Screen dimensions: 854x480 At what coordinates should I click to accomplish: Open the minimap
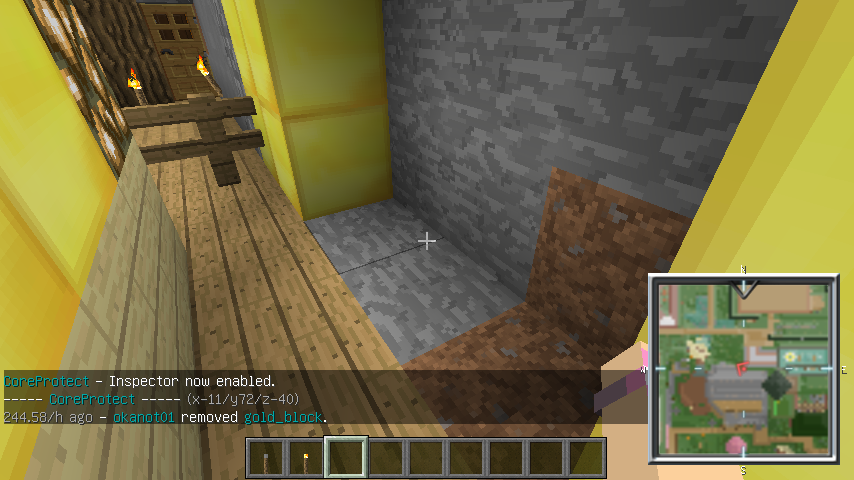click(x=743, y=368)
